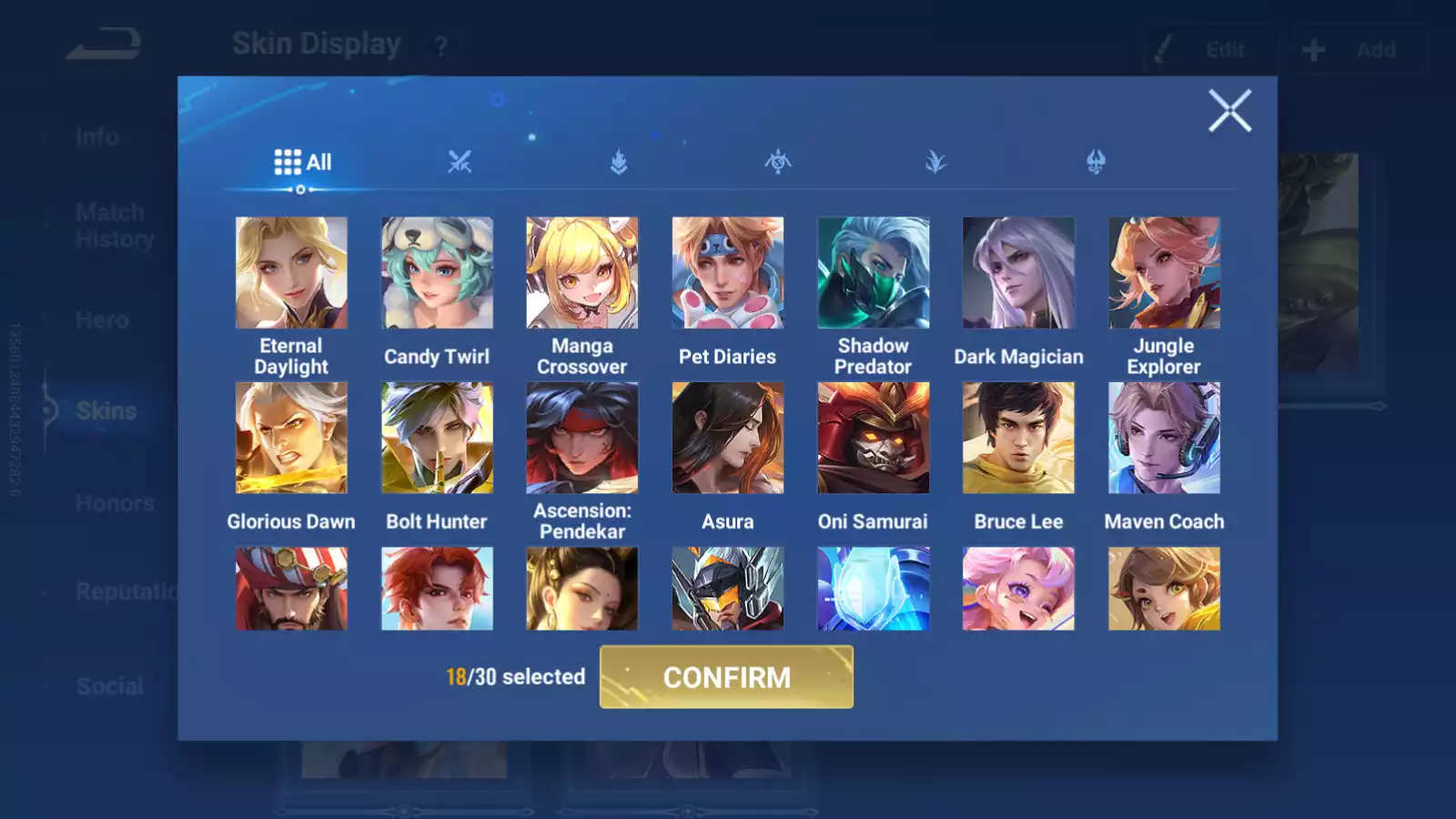Select the Pet Diaries skin
1456x819 pixels.
point(727,273)
